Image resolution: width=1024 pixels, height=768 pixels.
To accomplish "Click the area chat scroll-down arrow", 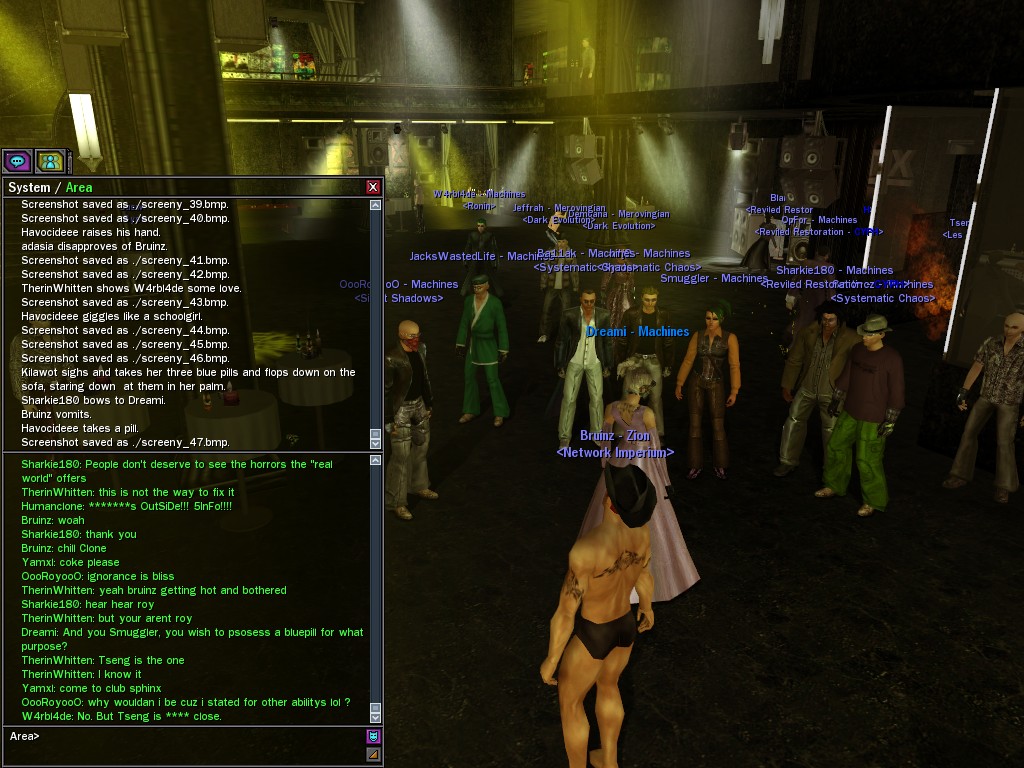I will tap(376, 715).
